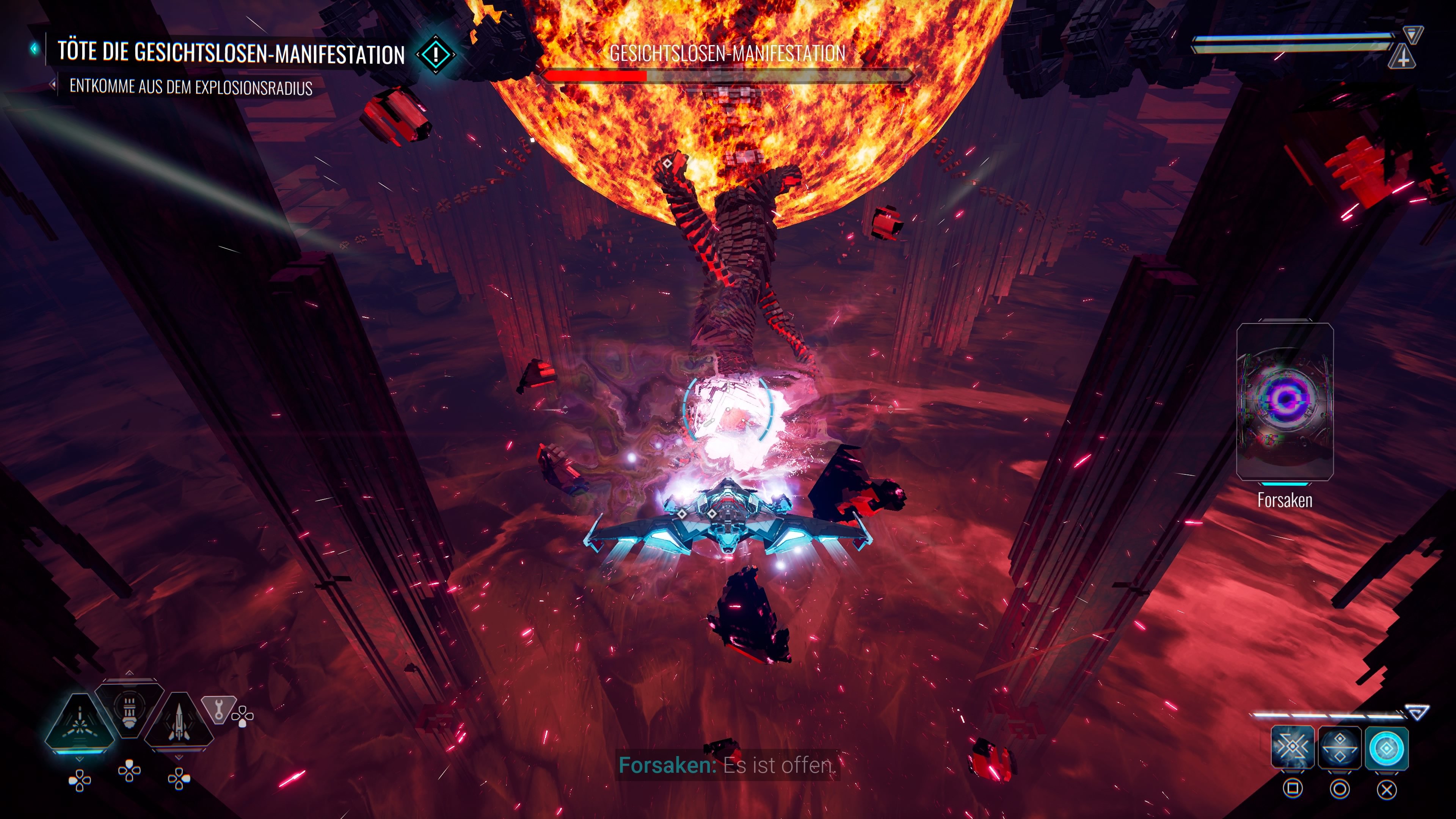Open the Töte die Gesichtslosen-Manifestation objective
Image resolution: width=1456 pixels, height=819 pixels.
[231, 53]
